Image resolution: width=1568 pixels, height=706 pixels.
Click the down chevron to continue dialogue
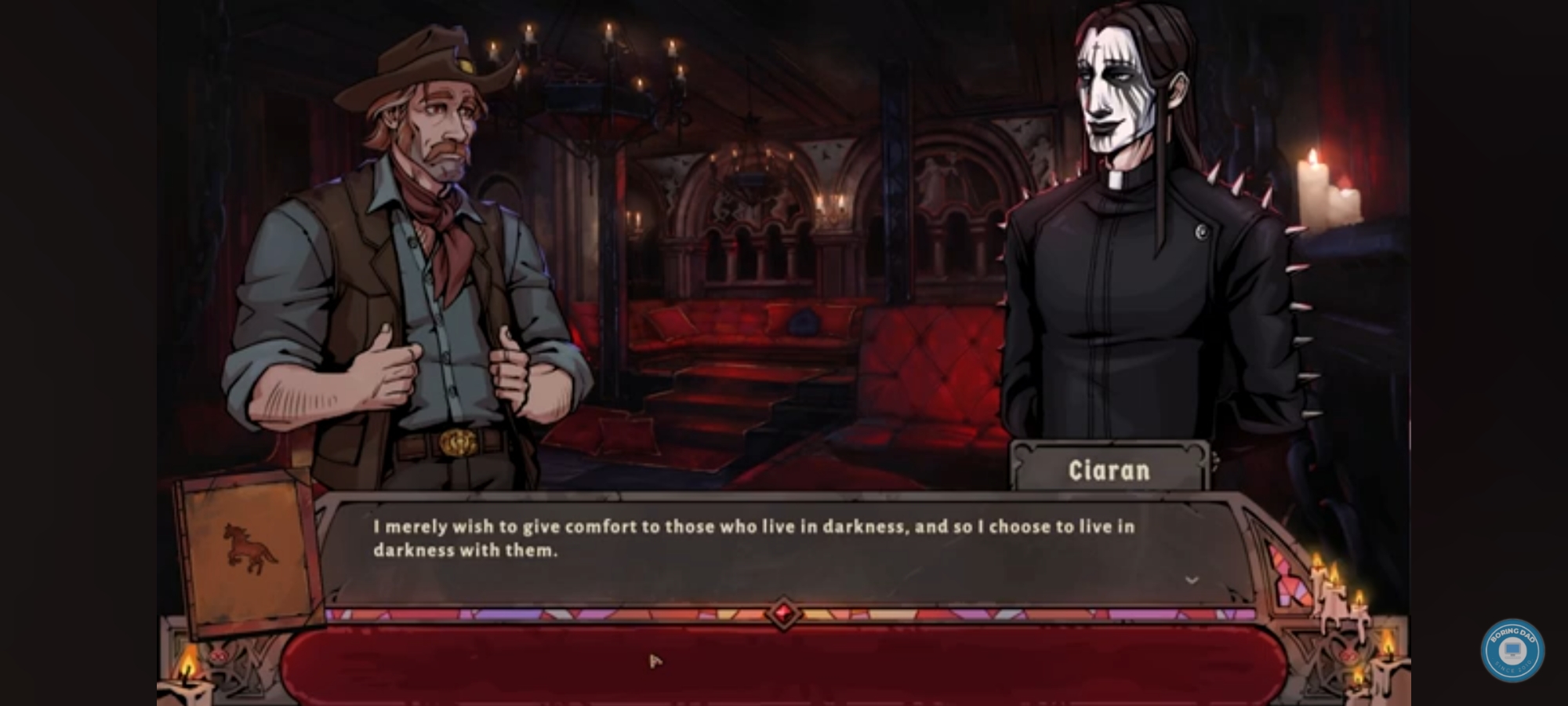pos(1192,580)
